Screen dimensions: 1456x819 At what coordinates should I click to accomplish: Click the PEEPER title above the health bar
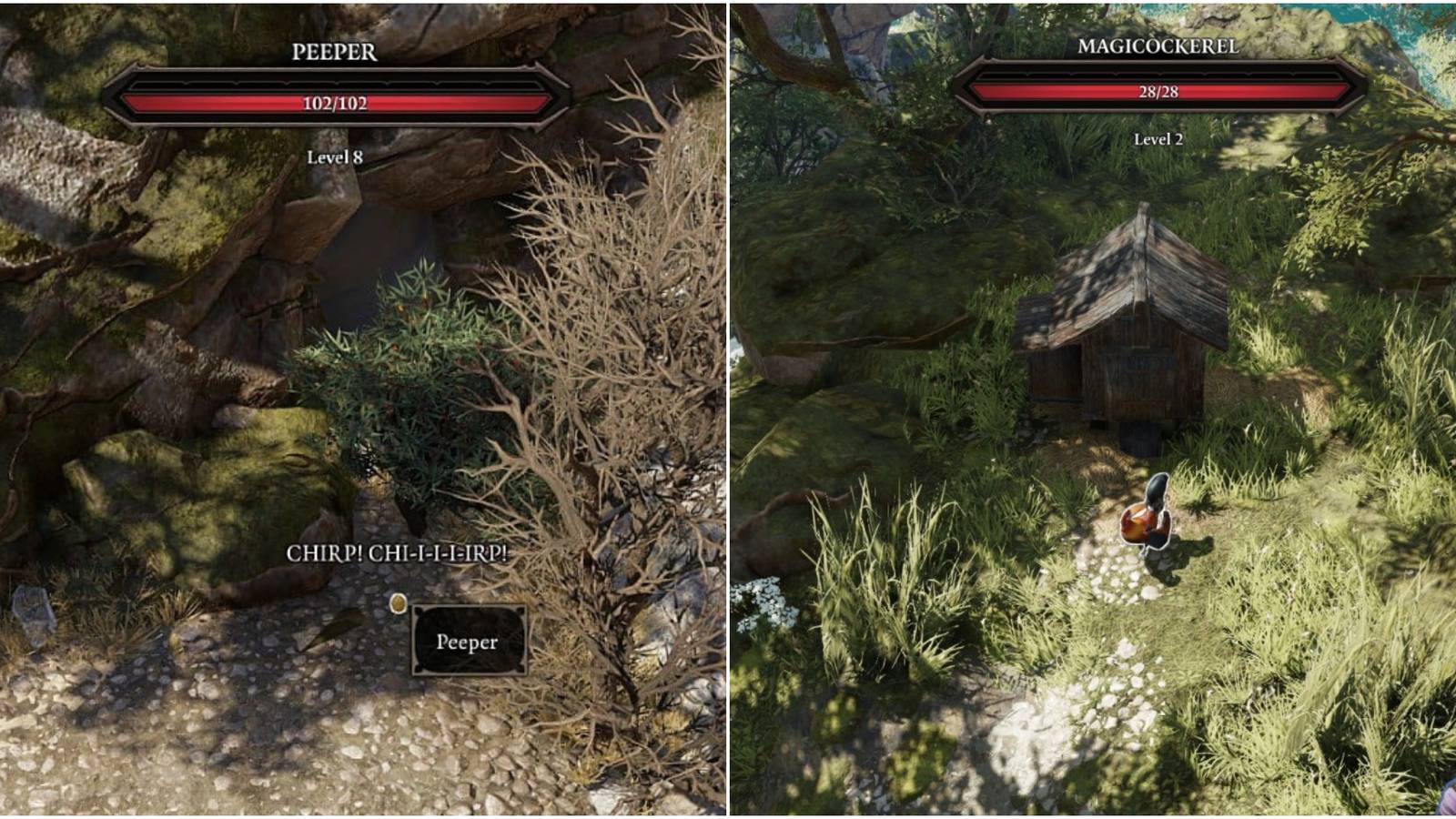(x=336, y=52)
